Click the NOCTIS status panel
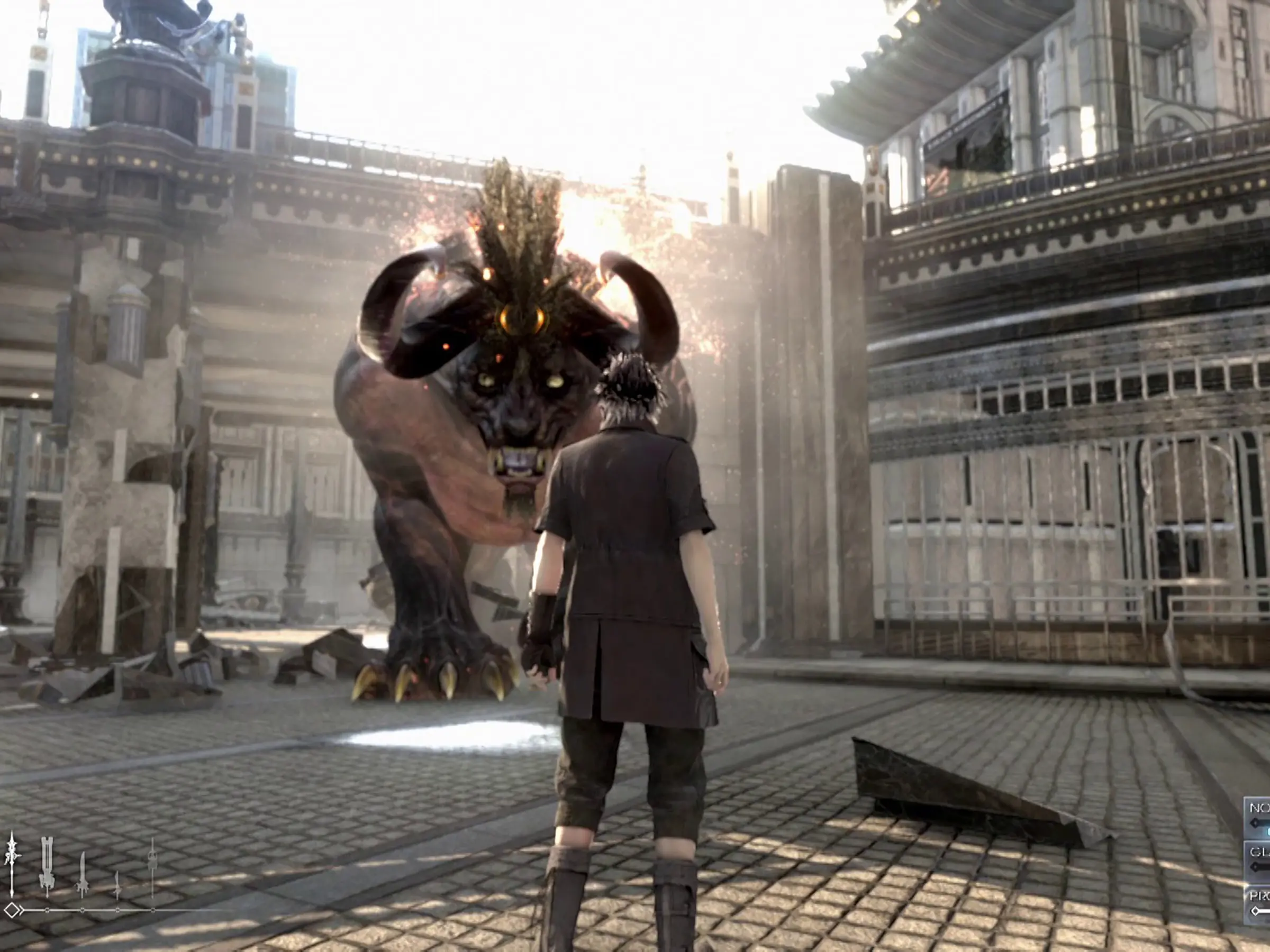Viewport: 1270px width, 952px height. 1260,818
